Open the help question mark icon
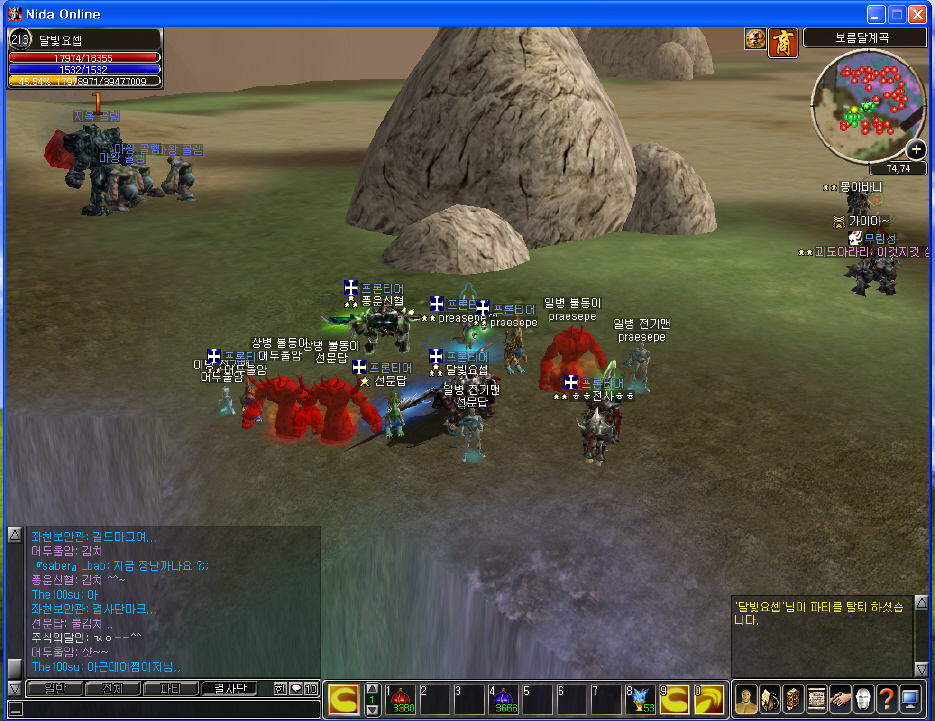Image resolution: width=935 pixels, height=721 pixels. [x=886, y=699]
